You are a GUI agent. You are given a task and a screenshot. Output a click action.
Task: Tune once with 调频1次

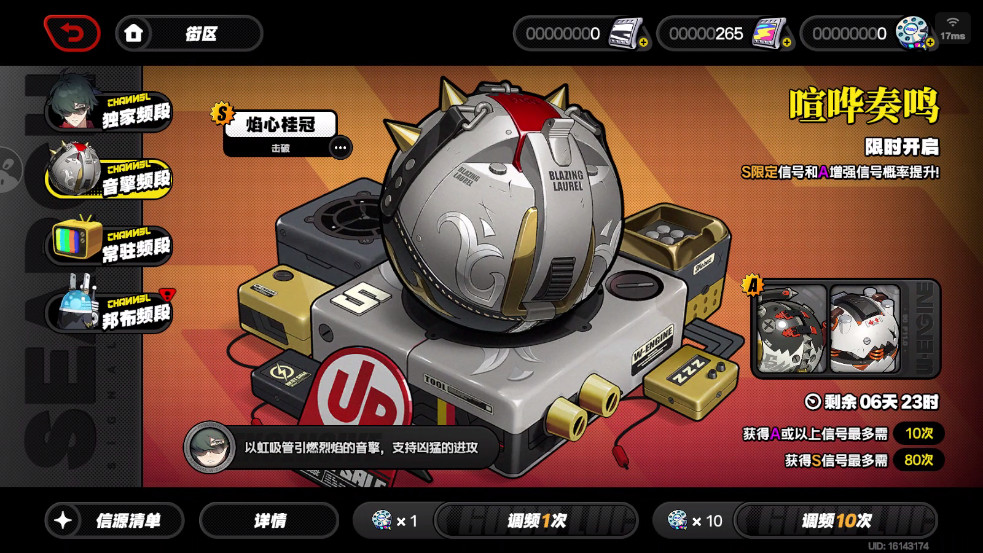535,520
